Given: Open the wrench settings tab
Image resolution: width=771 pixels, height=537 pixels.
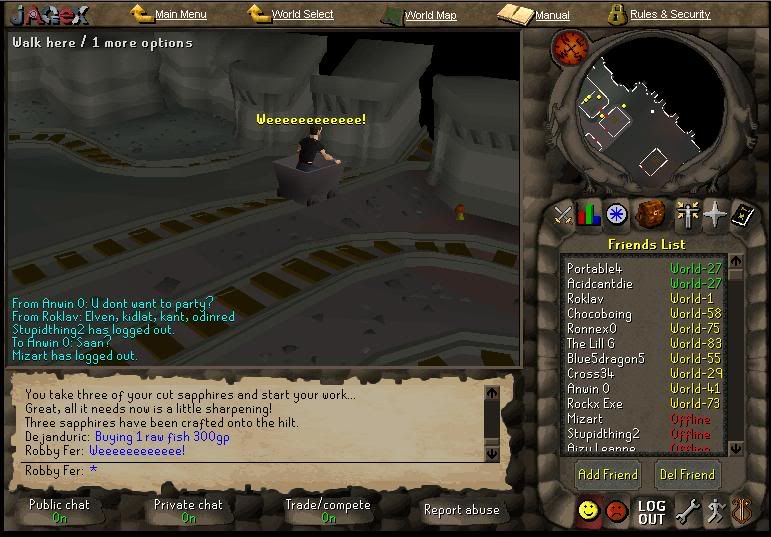Looking at the screenshot, I should pyautogui.click(x=687, y=512).
